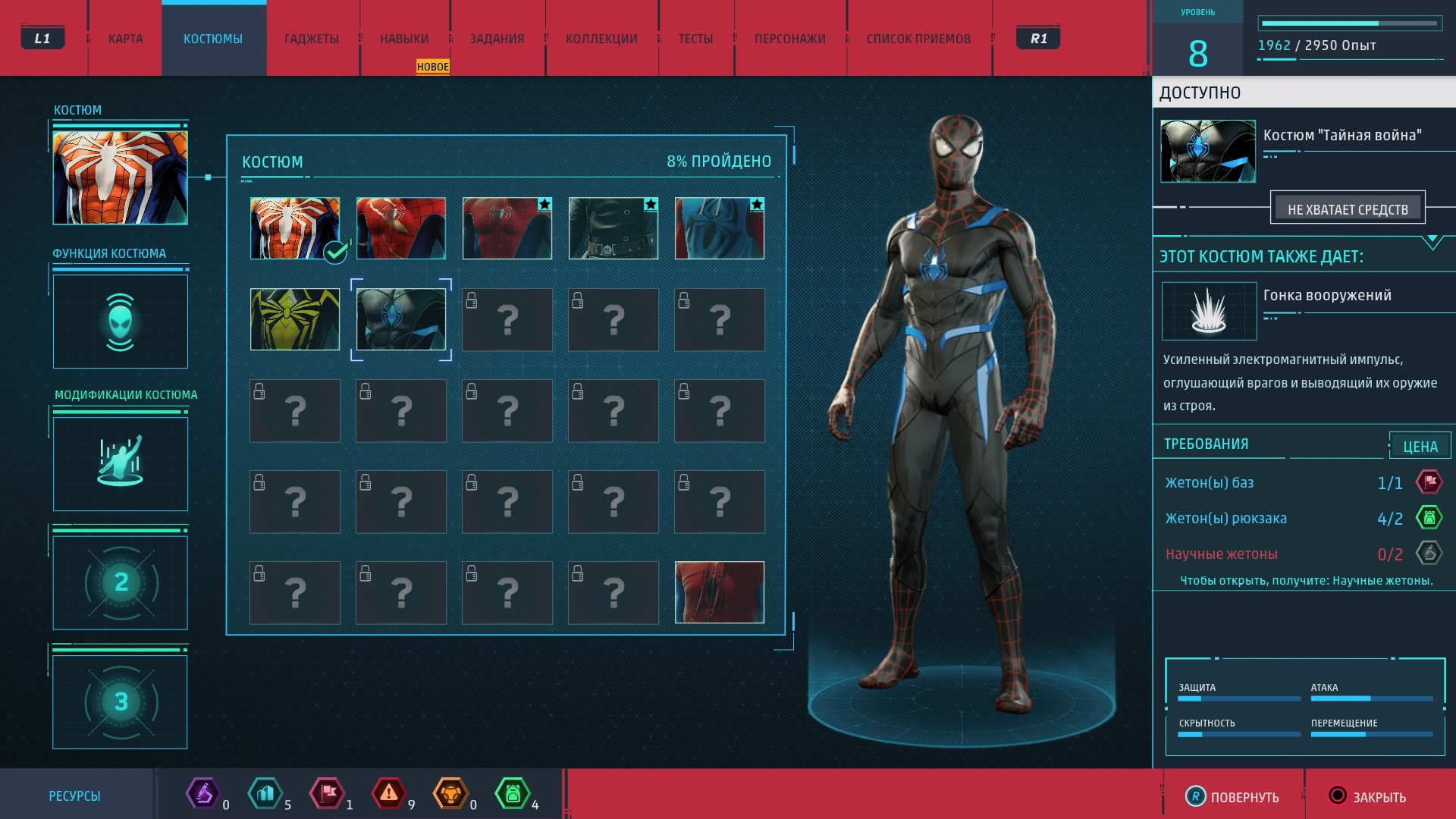Switch to the ТЕСТЫ tab
Screen dimensions: 1456x819
coord(695,39)
